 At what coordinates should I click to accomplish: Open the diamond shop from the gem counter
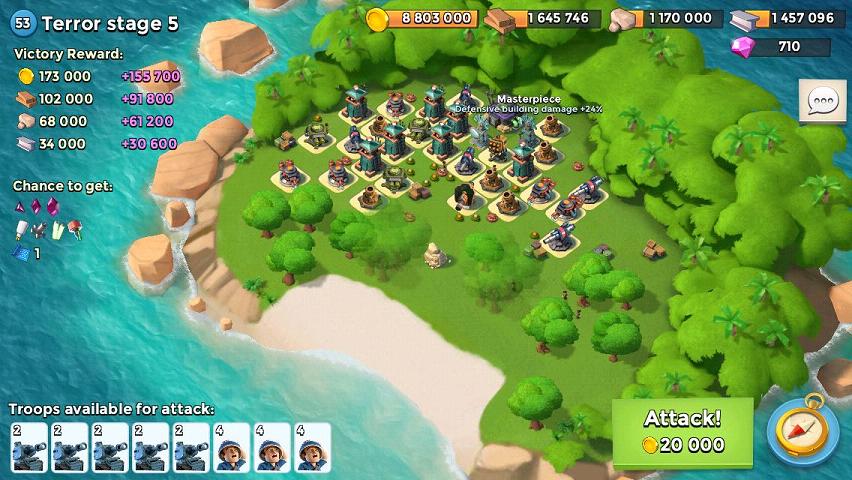[x=780, y=46]
